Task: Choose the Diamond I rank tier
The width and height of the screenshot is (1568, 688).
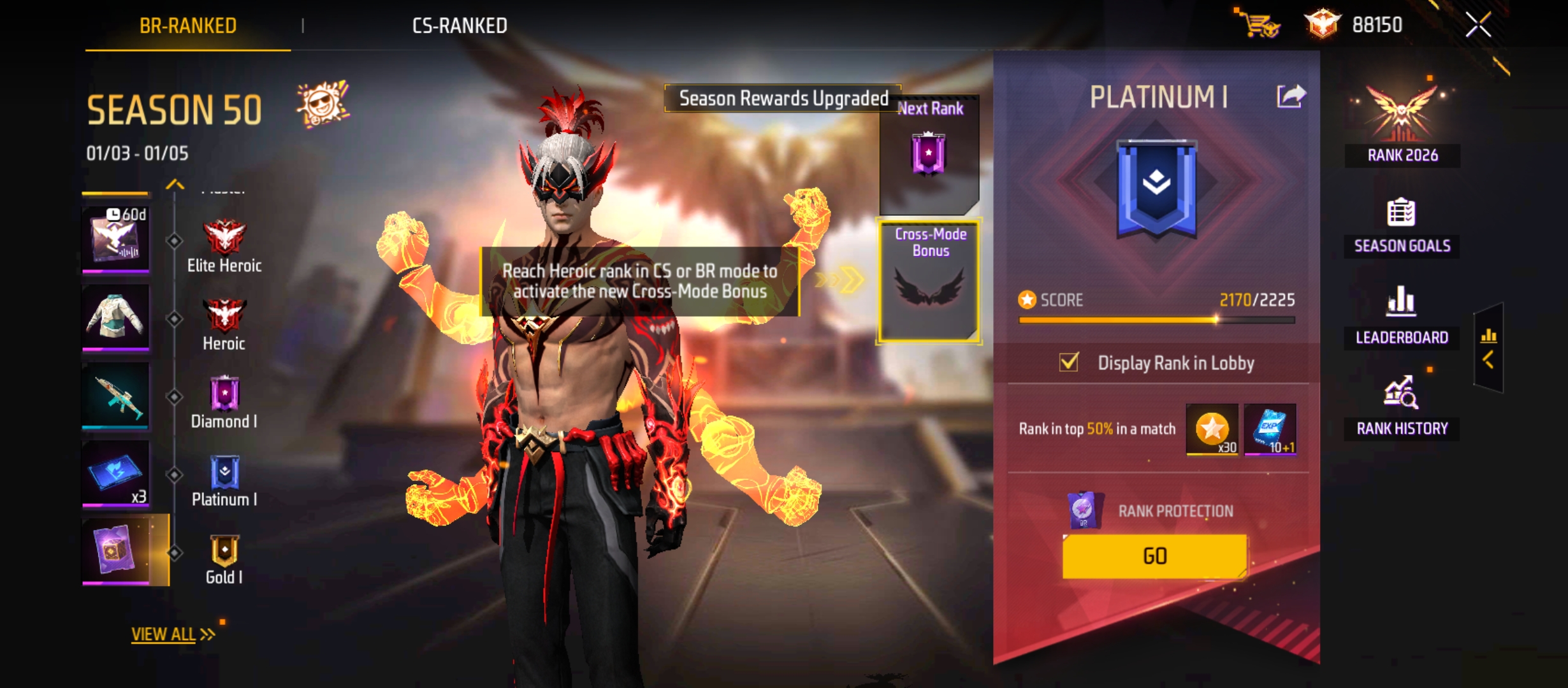Action: [224, 403]
